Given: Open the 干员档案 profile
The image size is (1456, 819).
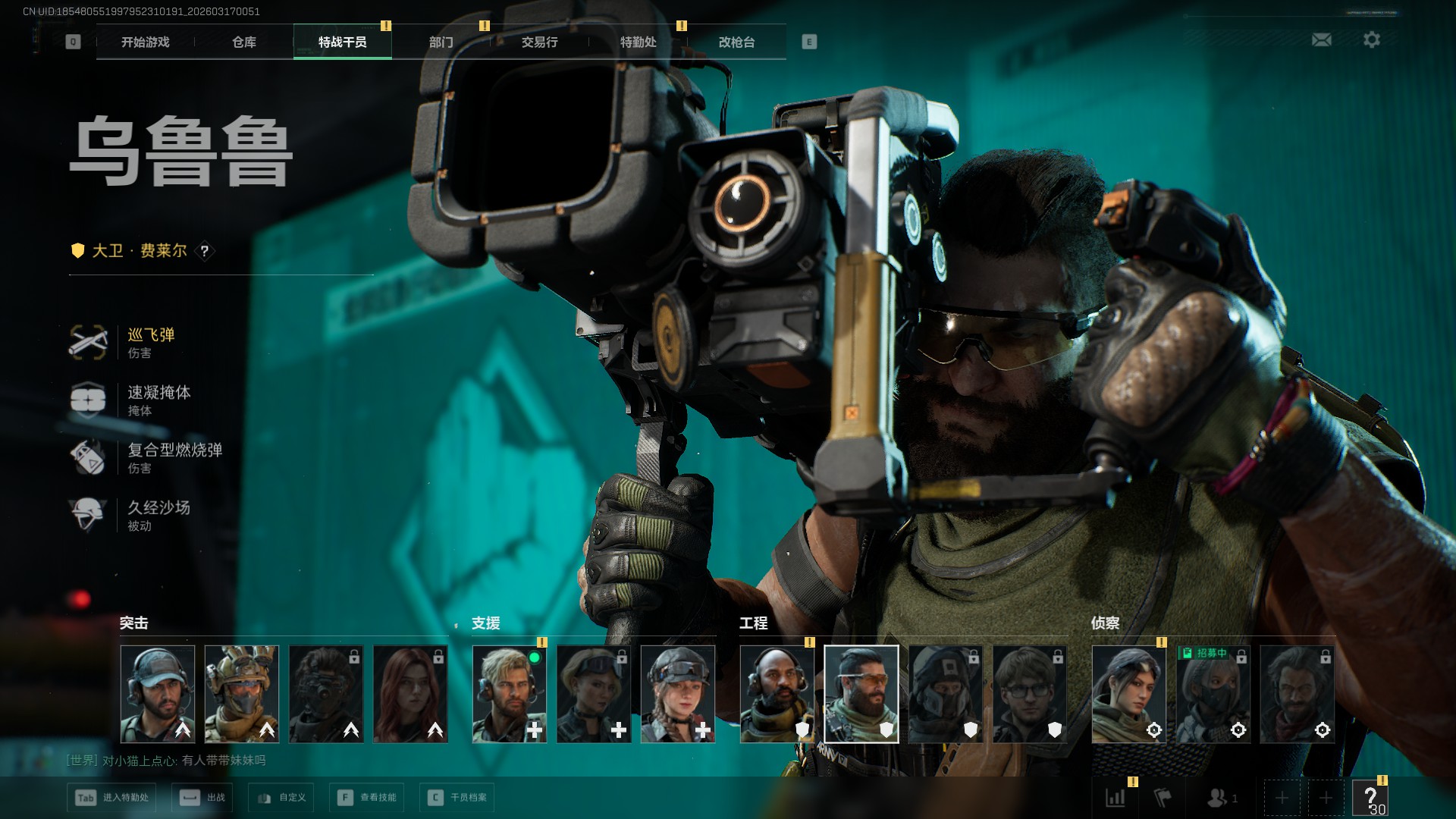Looking at the screenshot, I should point(457,798).
